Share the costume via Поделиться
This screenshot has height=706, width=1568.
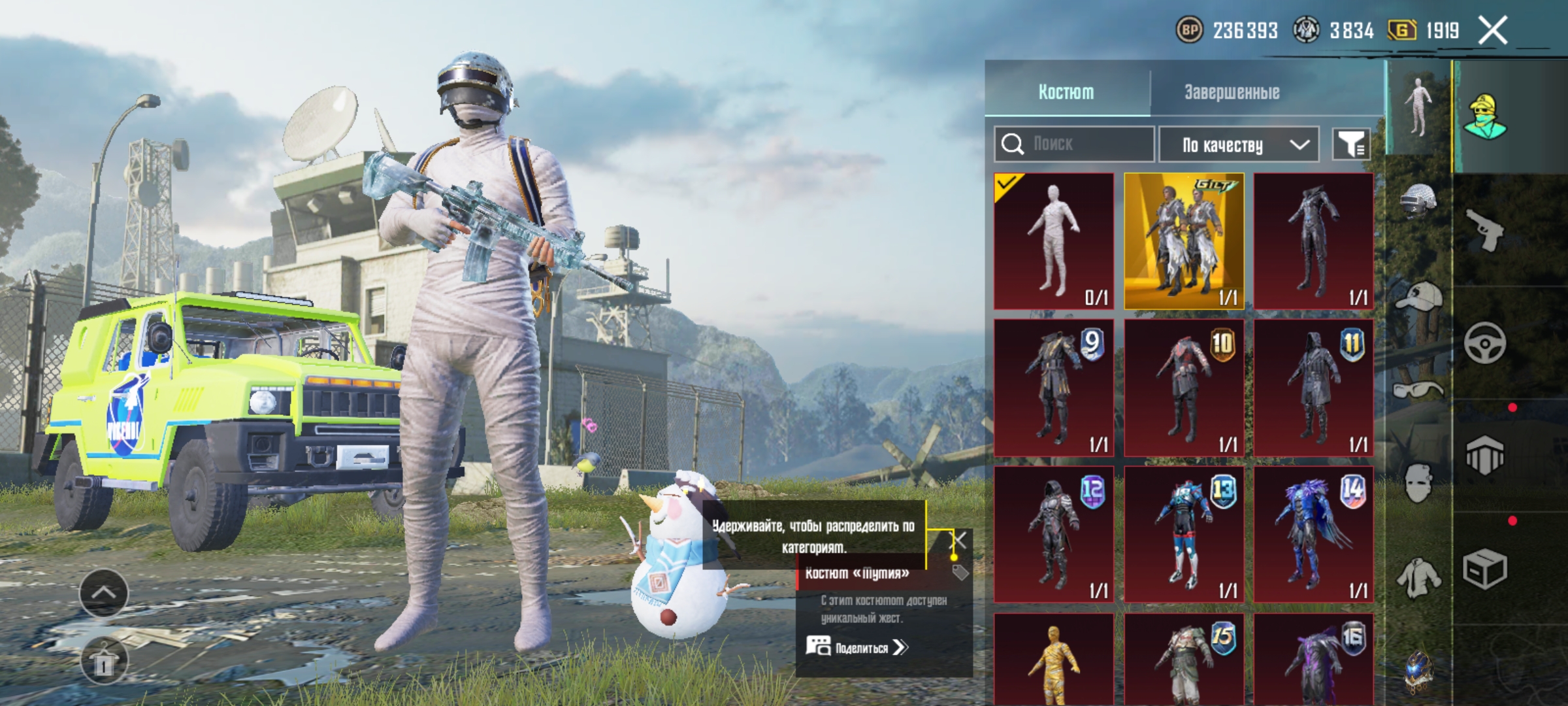(x=857, y=648)
